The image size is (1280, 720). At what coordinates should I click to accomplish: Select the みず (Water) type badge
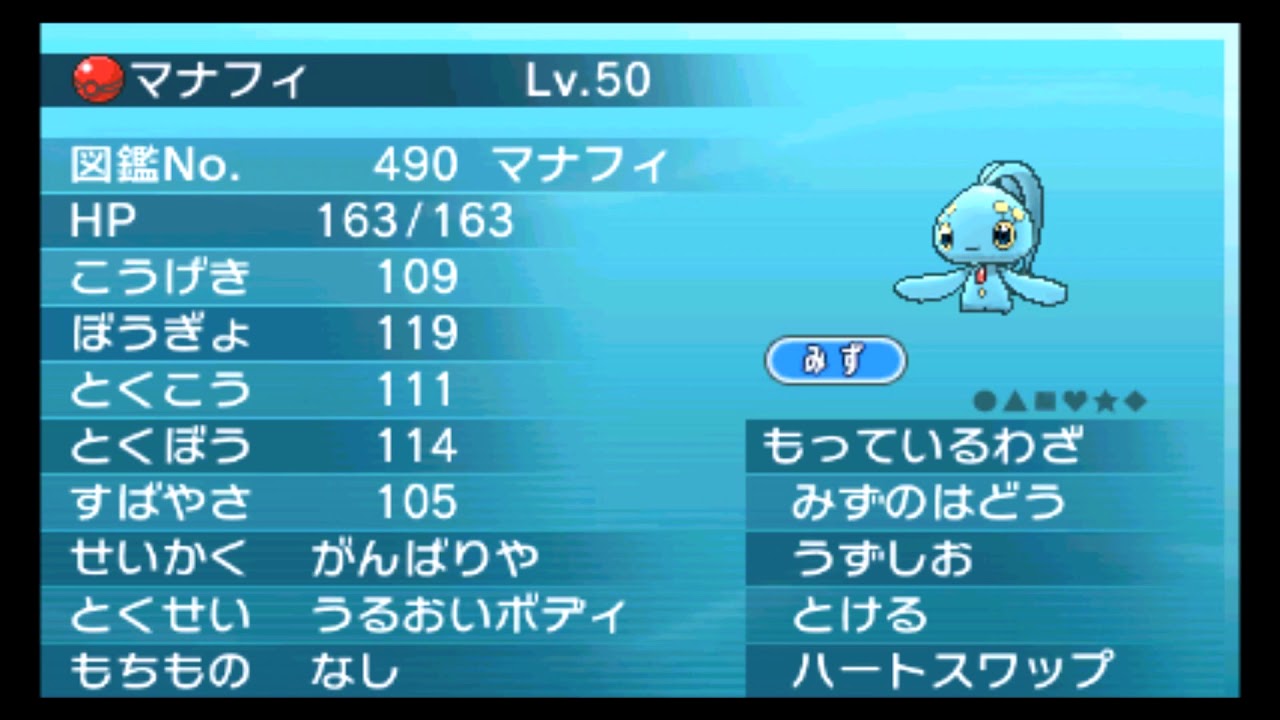click(836, 360)
